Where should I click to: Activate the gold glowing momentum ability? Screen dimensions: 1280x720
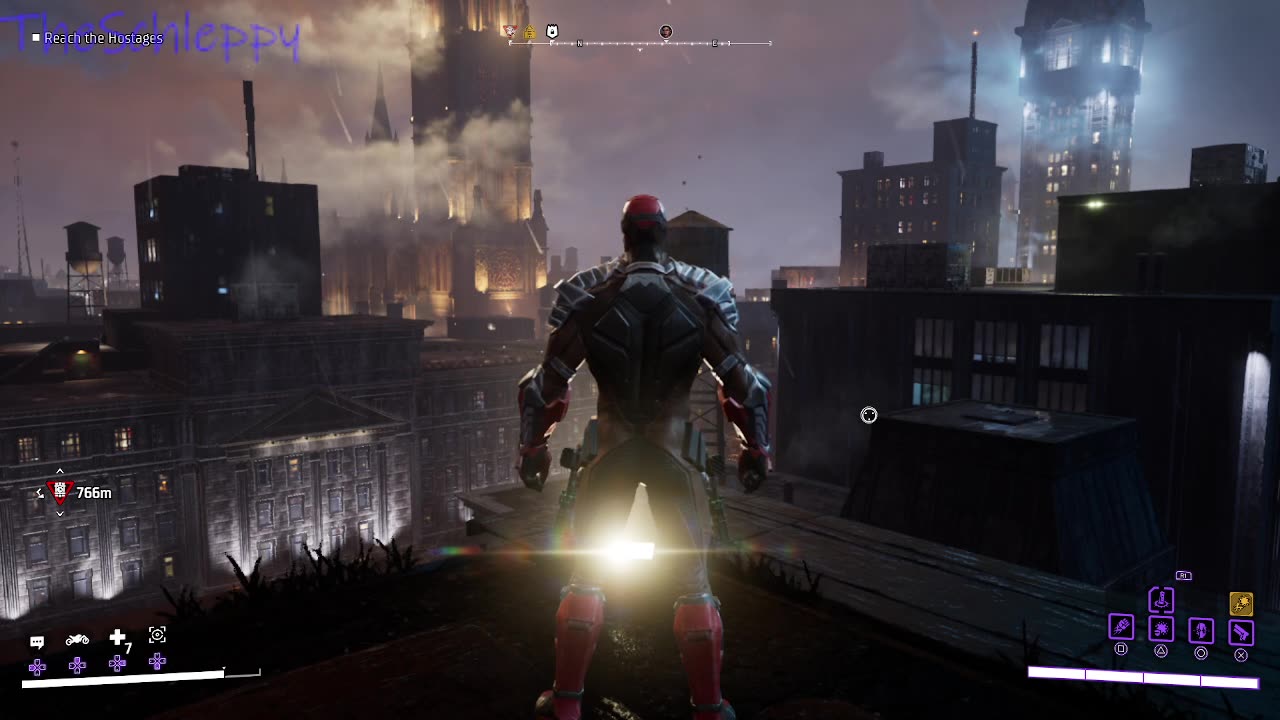click(x=1241, y=603)
